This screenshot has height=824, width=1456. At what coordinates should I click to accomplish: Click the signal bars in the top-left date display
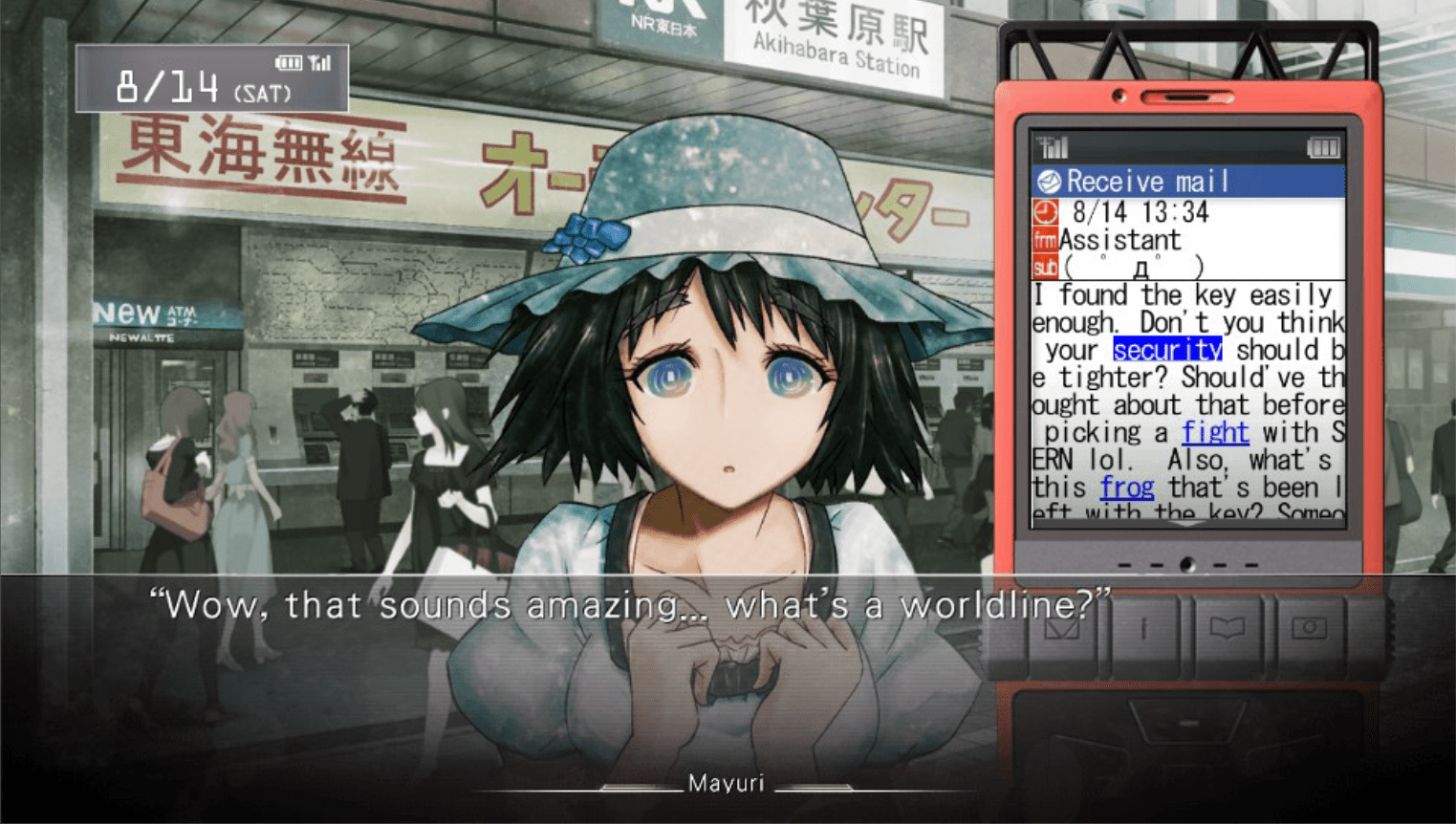coord(320,61)
